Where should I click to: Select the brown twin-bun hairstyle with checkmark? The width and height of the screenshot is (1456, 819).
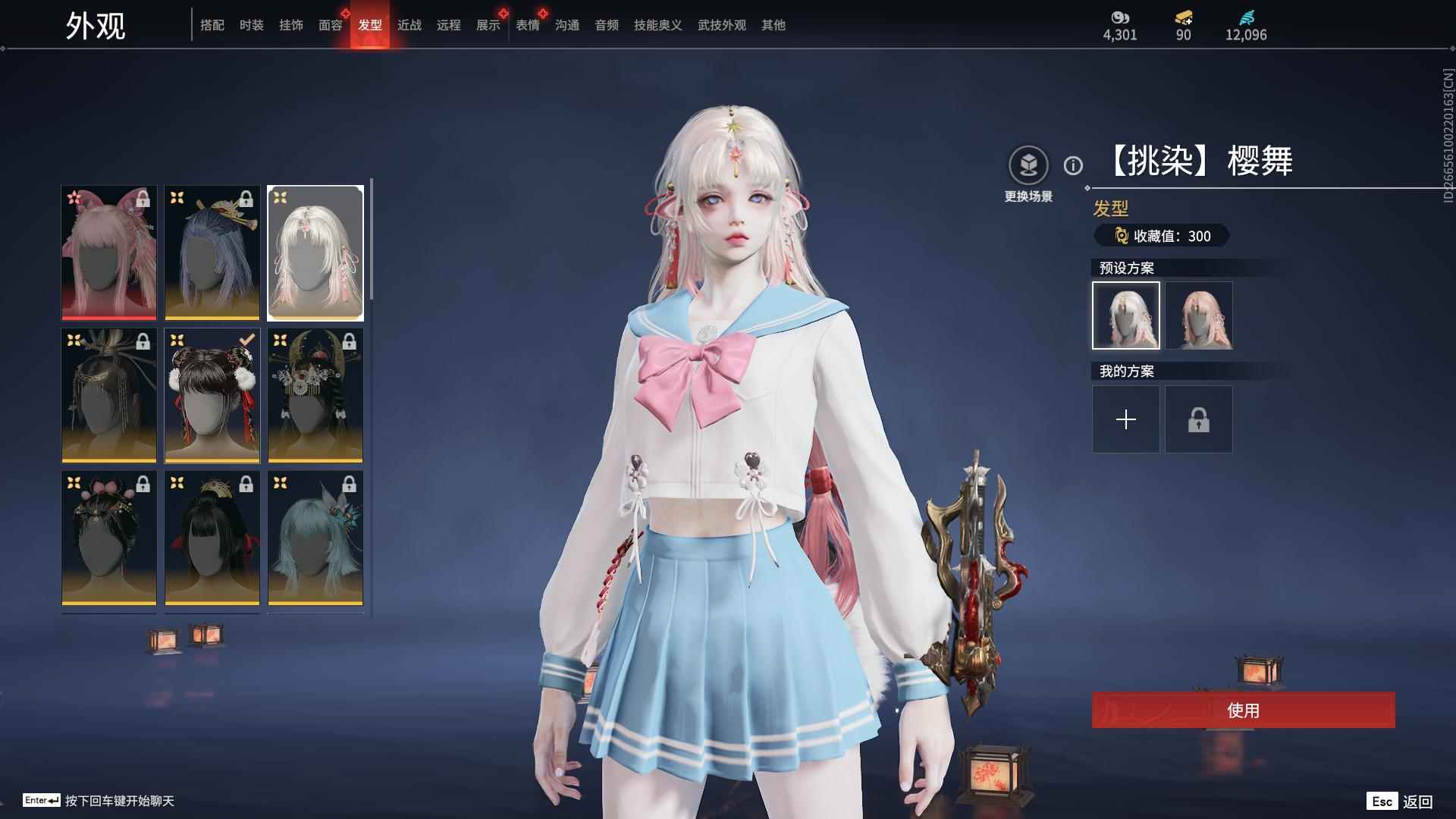coord(212,395)
